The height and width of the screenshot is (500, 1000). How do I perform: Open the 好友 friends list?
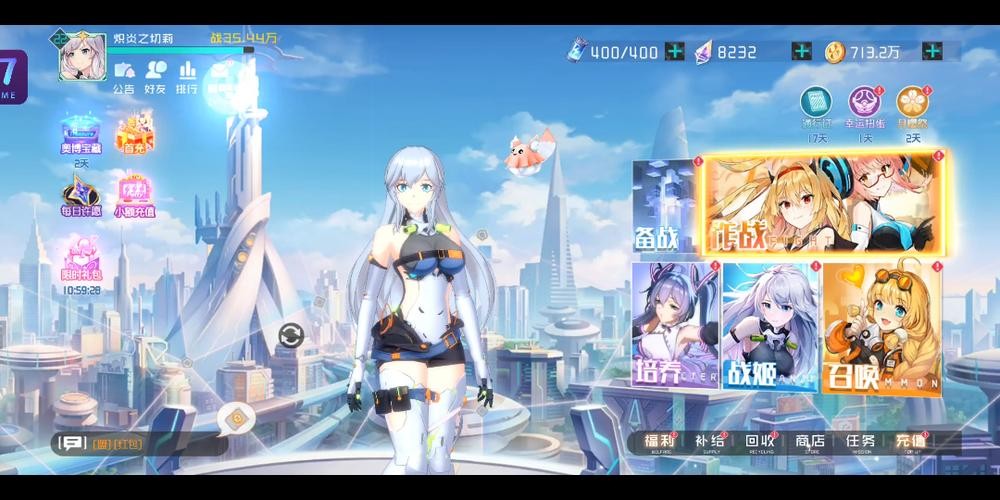pyautogui.click(x=155, y=76)
